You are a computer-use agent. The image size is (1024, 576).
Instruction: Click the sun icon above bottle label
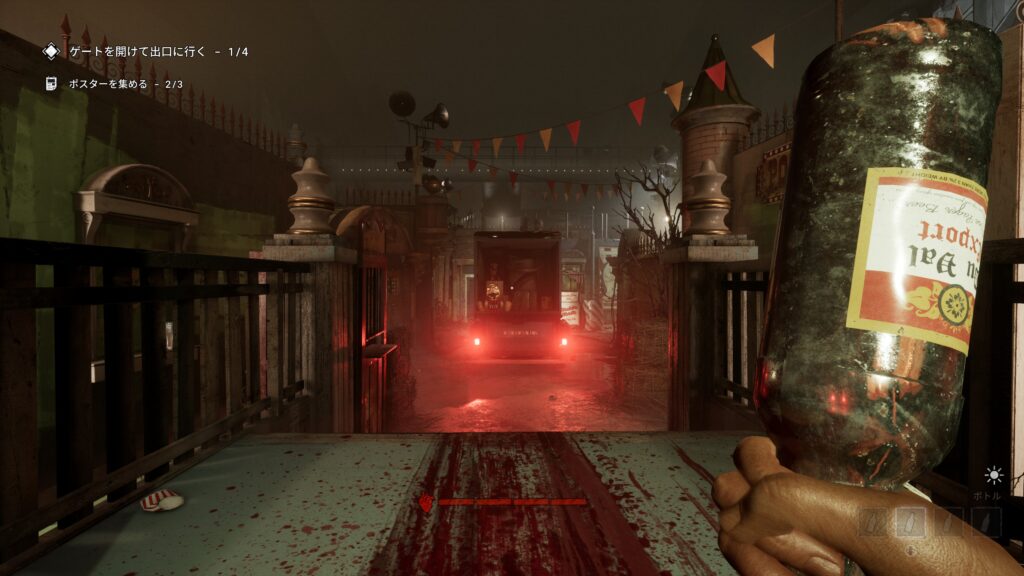point(993,475)
